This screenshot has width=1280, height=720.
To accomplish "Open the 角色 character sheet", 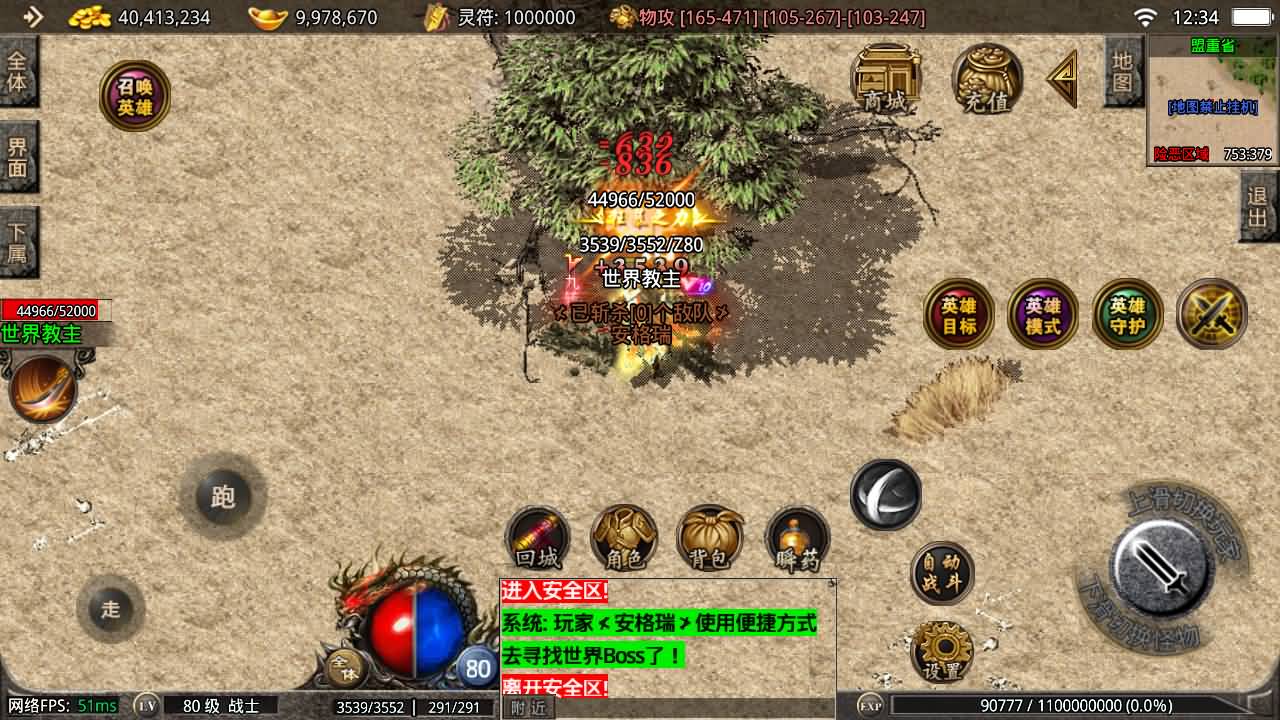I will coord(624,538).
